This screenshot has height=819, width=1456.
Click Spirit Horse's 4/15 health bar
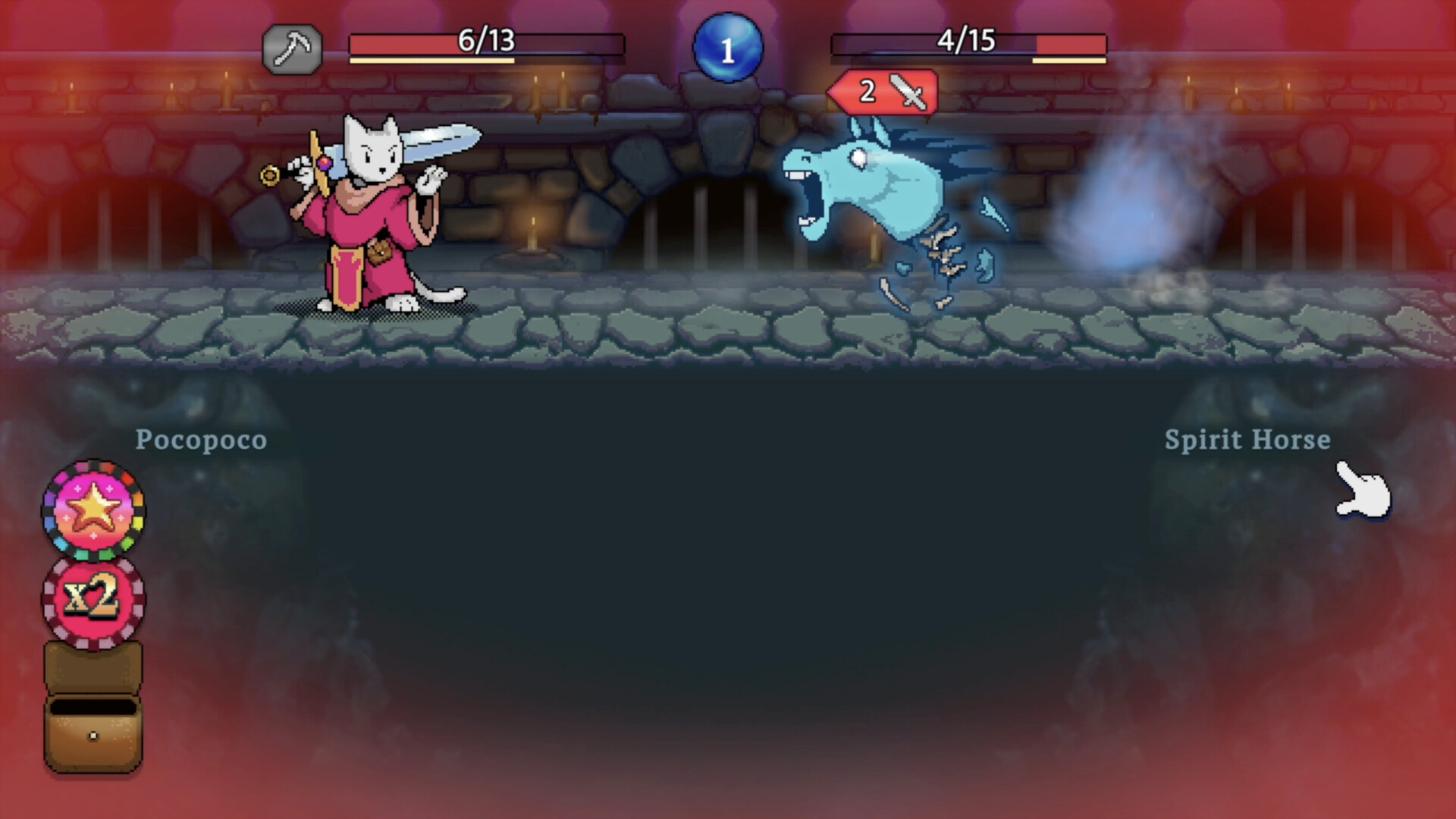click(969, 42)
